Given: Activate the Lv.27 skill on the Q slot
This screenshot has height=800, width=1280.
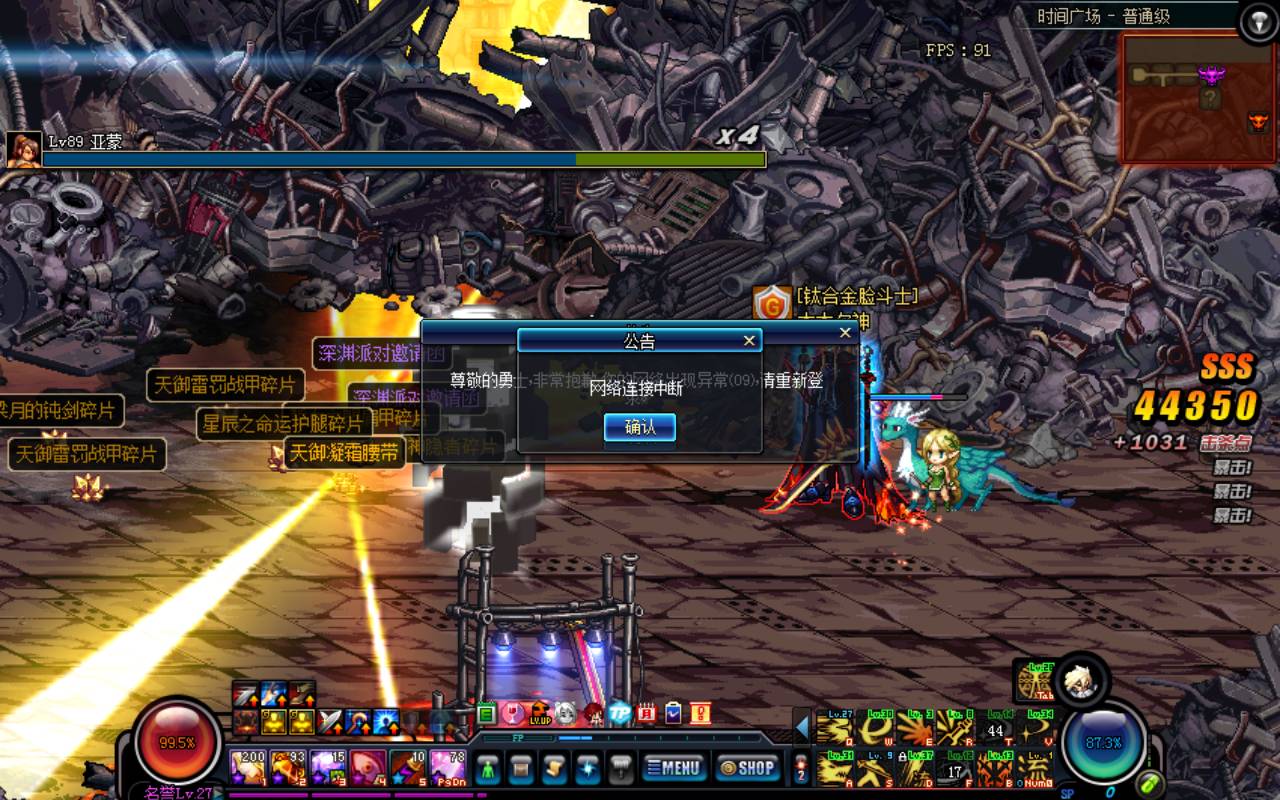Looking at the screenshot, I should pos(835,728).
